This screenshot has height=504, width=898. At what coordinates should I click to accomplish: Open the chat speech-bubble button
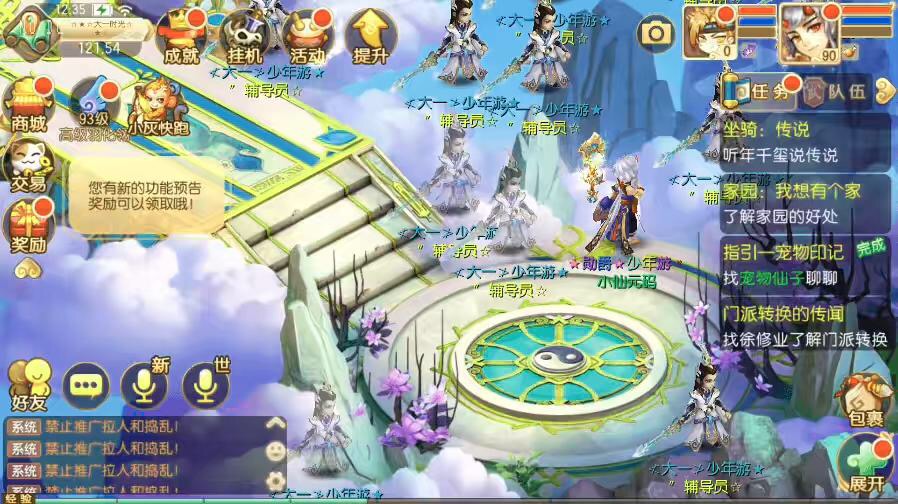(x=86, y=384)
